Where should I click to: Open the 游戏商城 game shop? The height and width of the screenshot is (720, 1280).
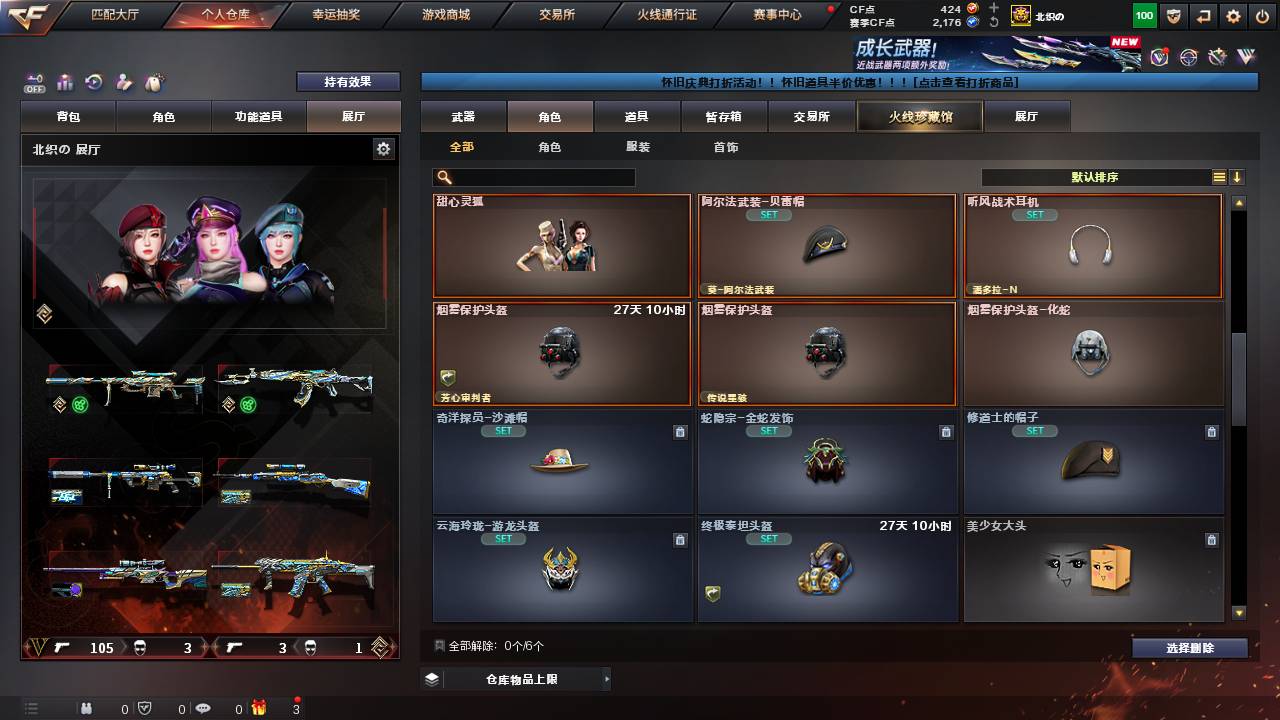[445, 15]
